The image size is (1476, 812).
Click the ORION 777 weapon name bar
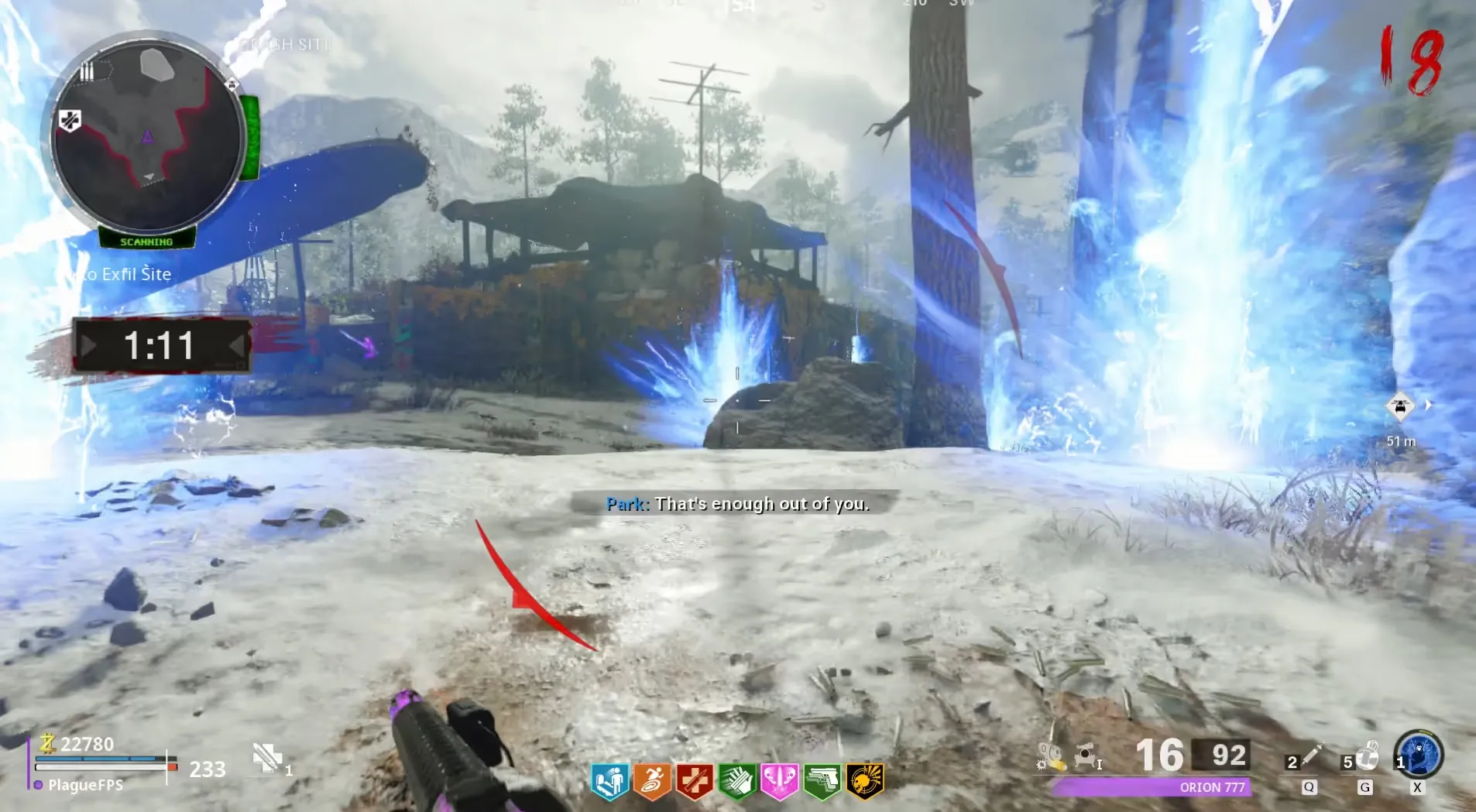point(1151,787)
